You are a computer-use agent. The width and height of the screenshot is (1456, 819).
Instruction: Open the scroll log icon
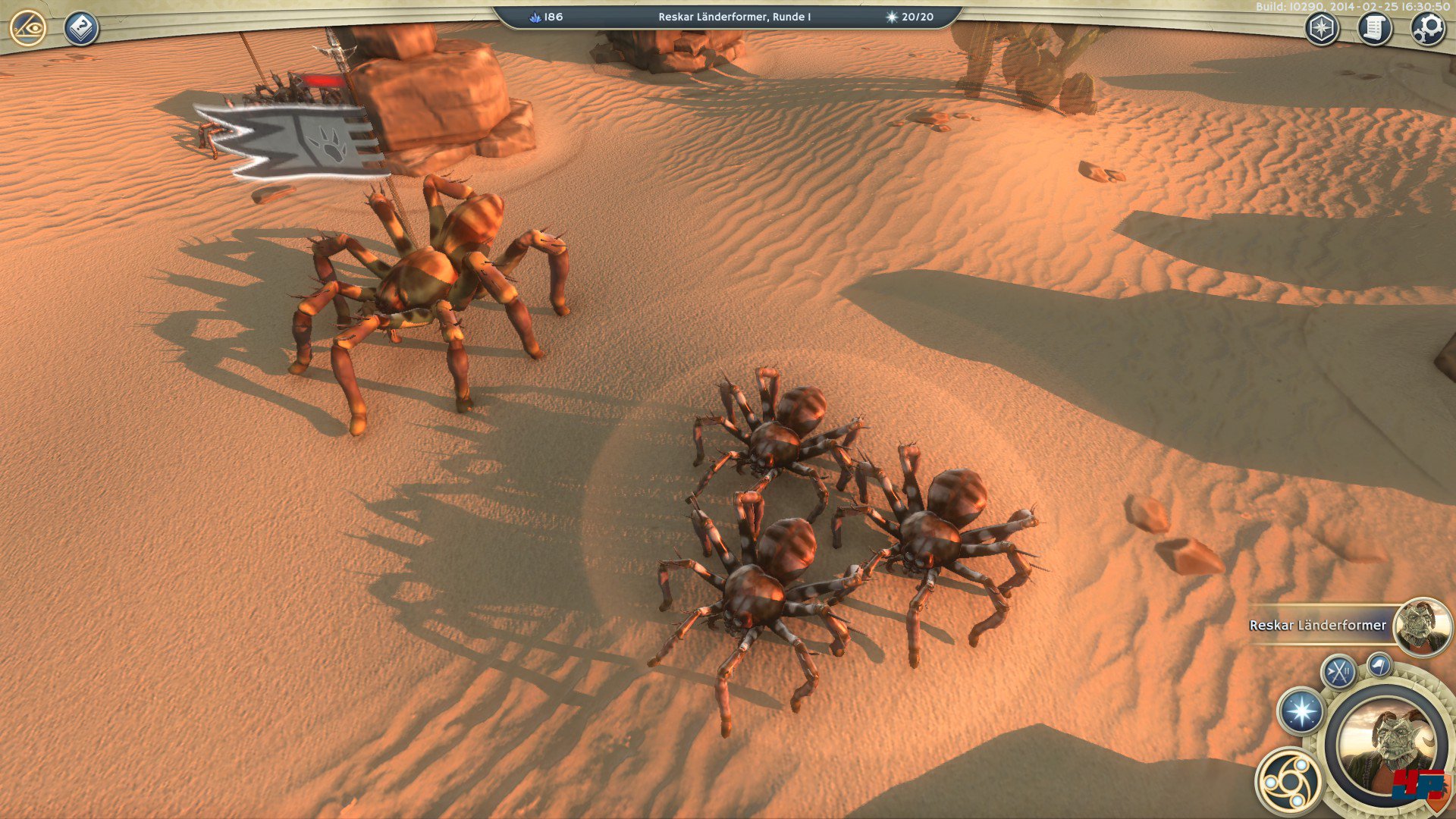click(1375, 30)
